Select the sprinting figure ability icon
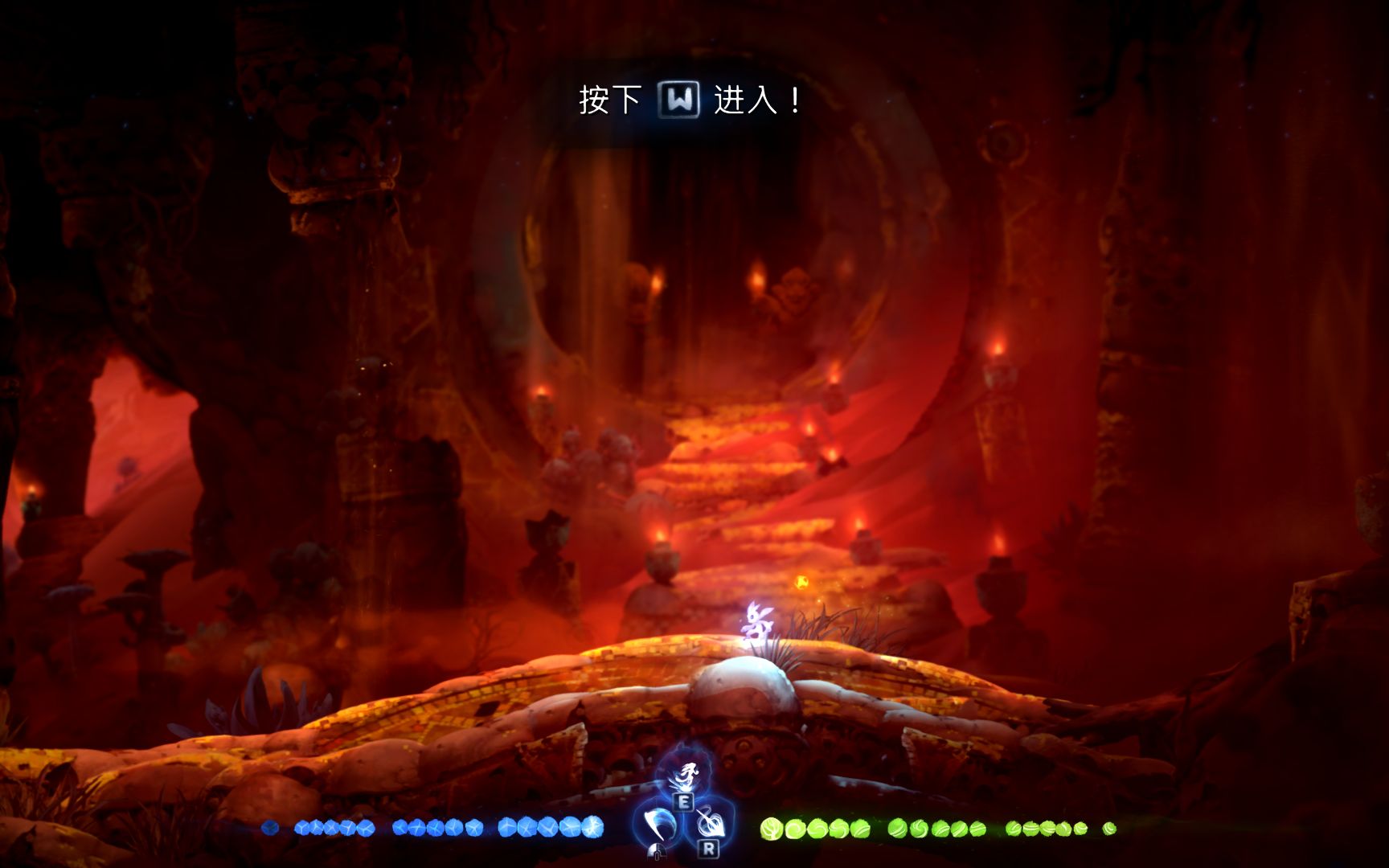This screenshot has height=868, width=1389. point(684,776)
